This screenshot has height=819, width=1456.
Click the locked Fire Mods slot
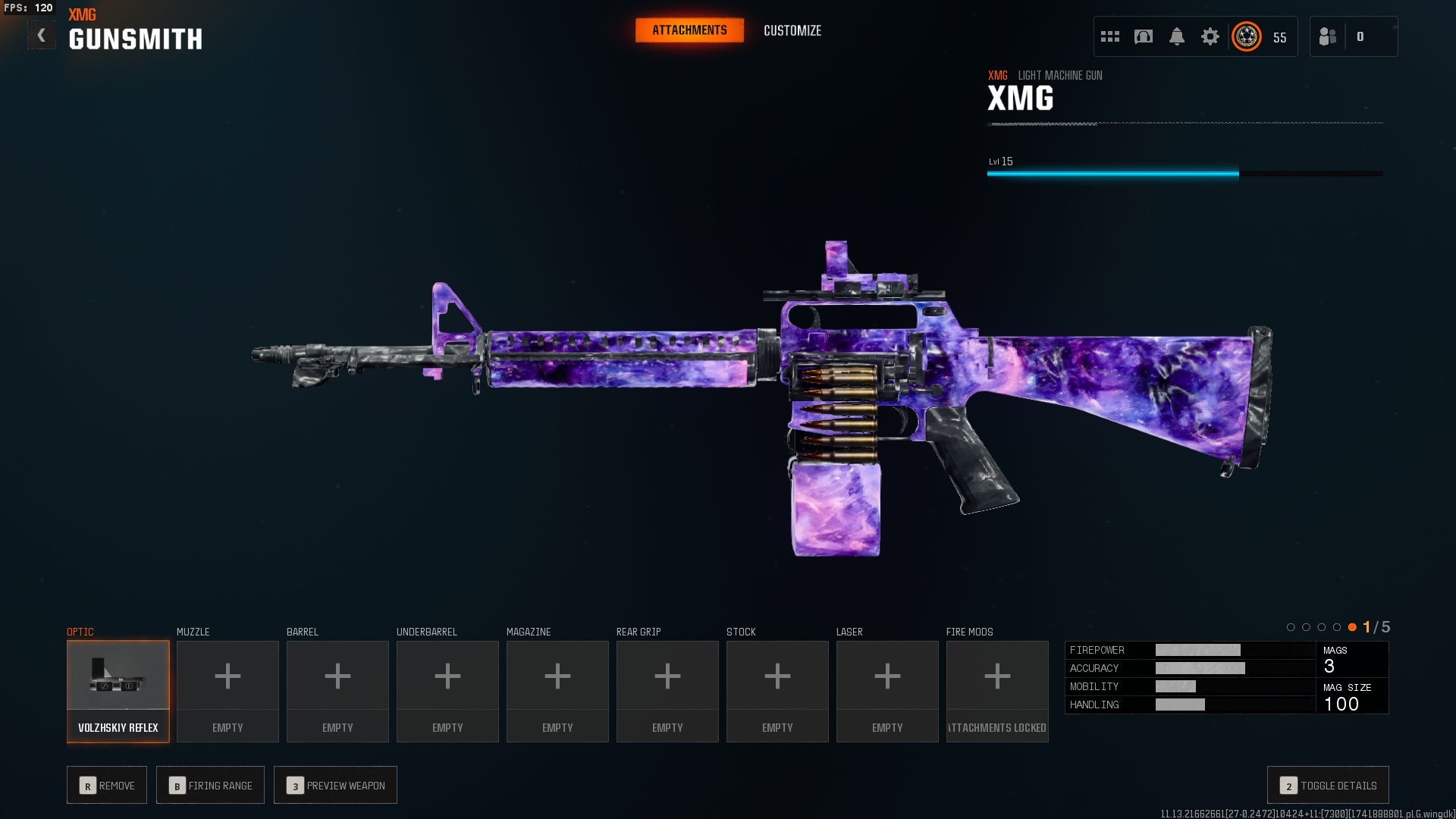997,691
